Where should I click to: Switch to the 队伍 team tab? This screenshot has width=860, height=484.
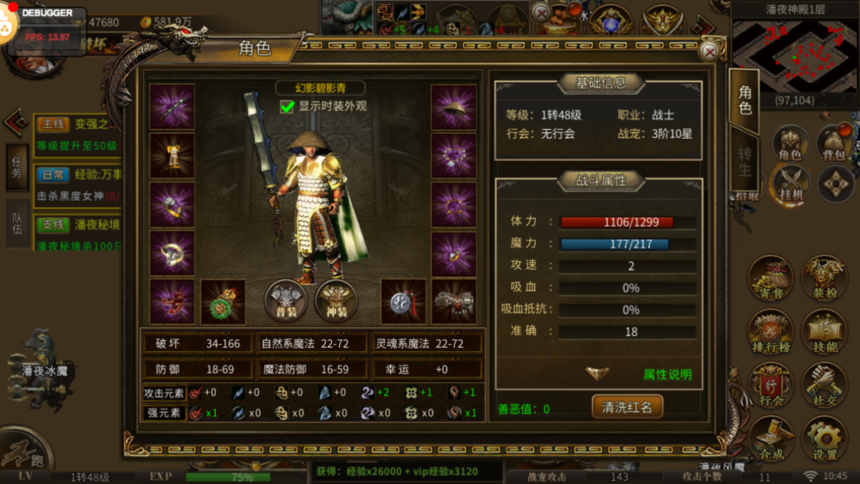tap(17, 221)
